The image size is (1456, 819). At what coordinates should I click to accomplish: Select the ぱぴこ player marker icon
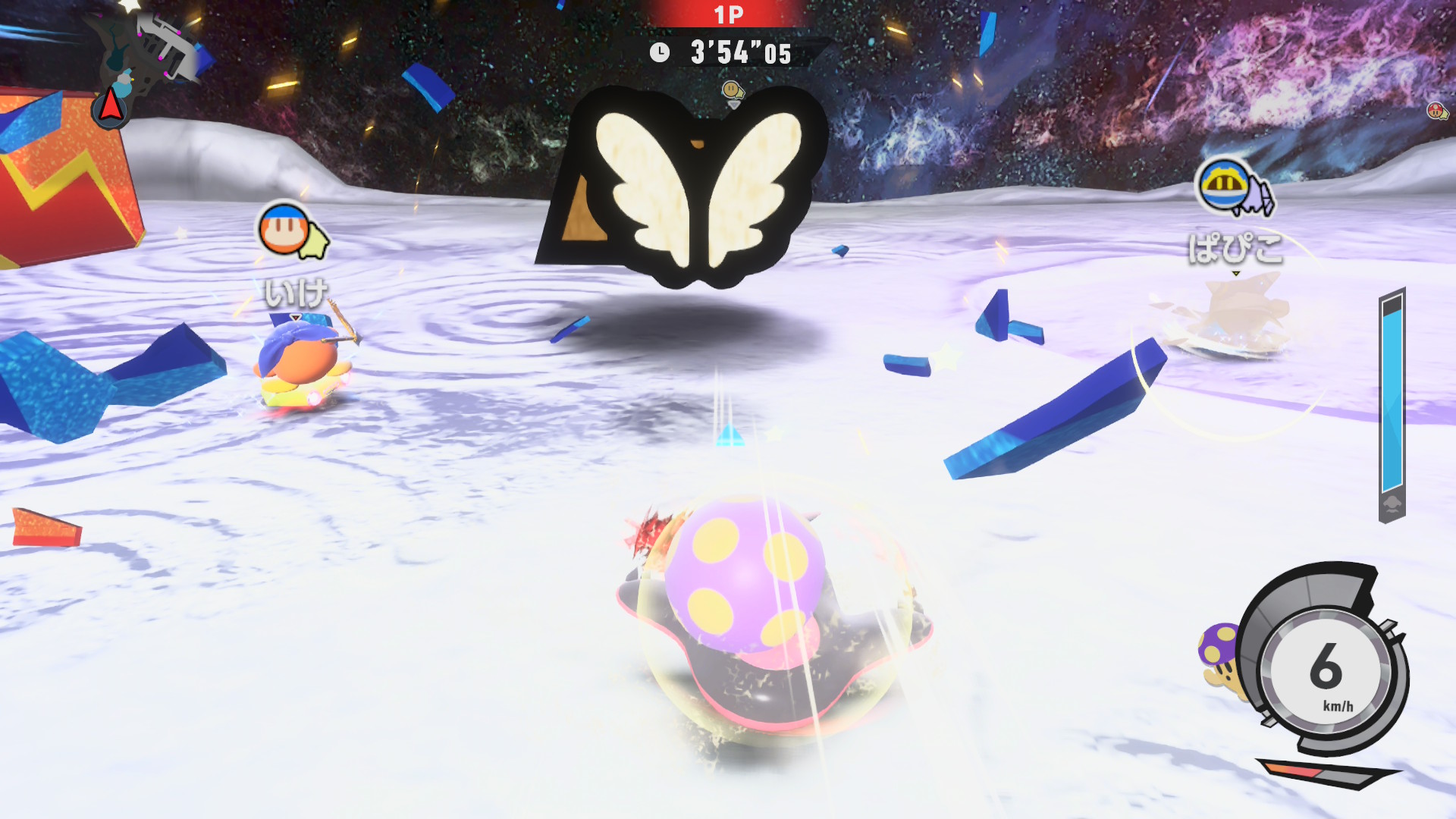point(1224,185)
